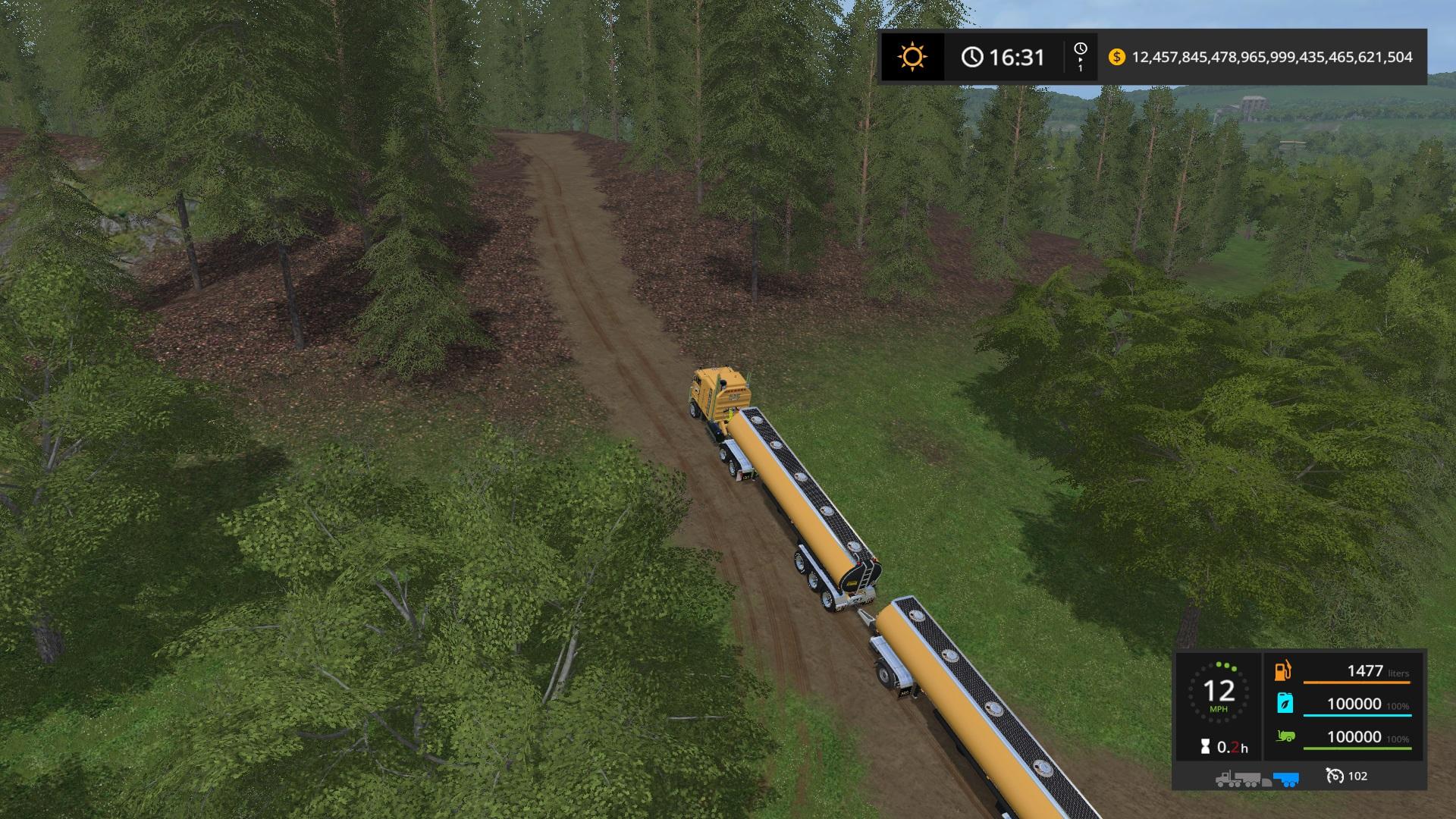
Task: Toggle the cruise control speedometer icon
Action: 1335,776
